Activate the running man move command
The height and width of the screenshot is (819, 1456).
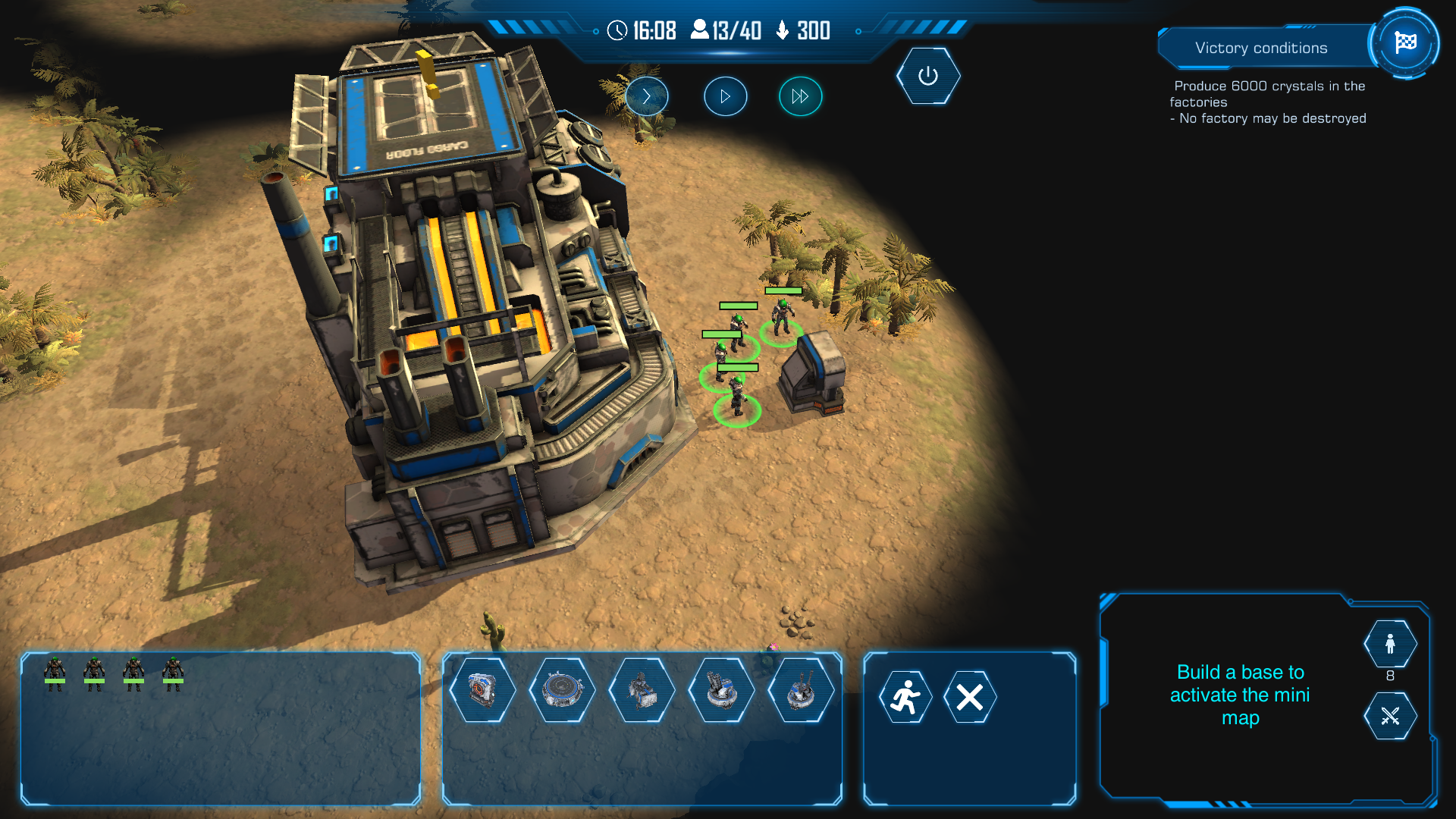(905, 697)
